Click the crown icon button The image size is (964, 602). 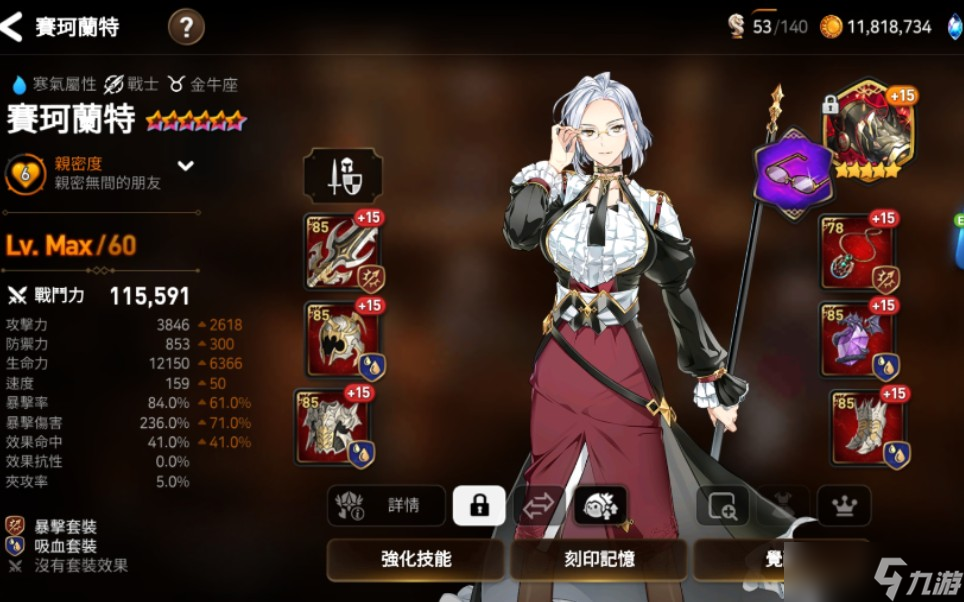[x=843, y=506]
